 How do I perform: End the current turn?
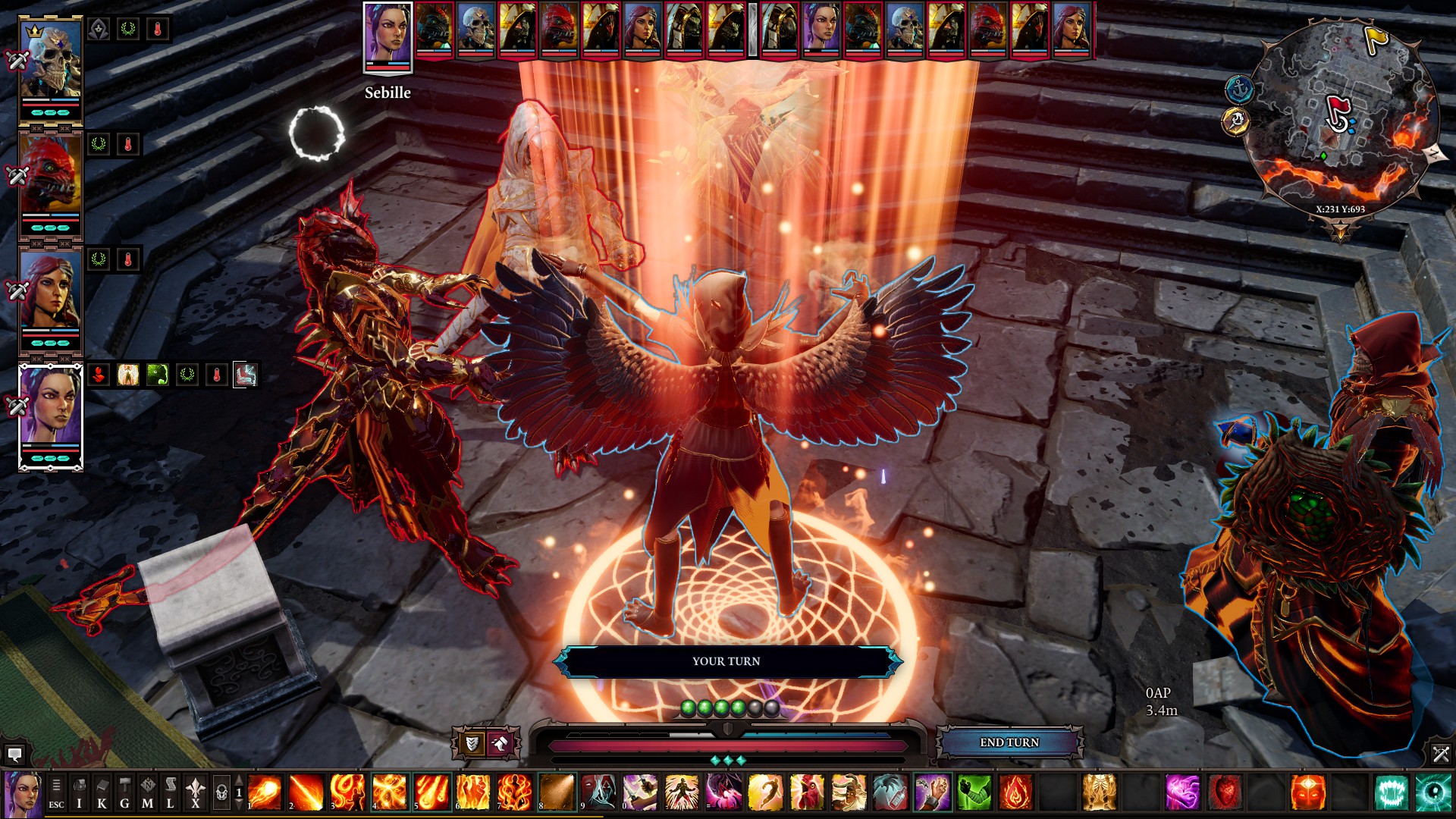pos(1009,742)
